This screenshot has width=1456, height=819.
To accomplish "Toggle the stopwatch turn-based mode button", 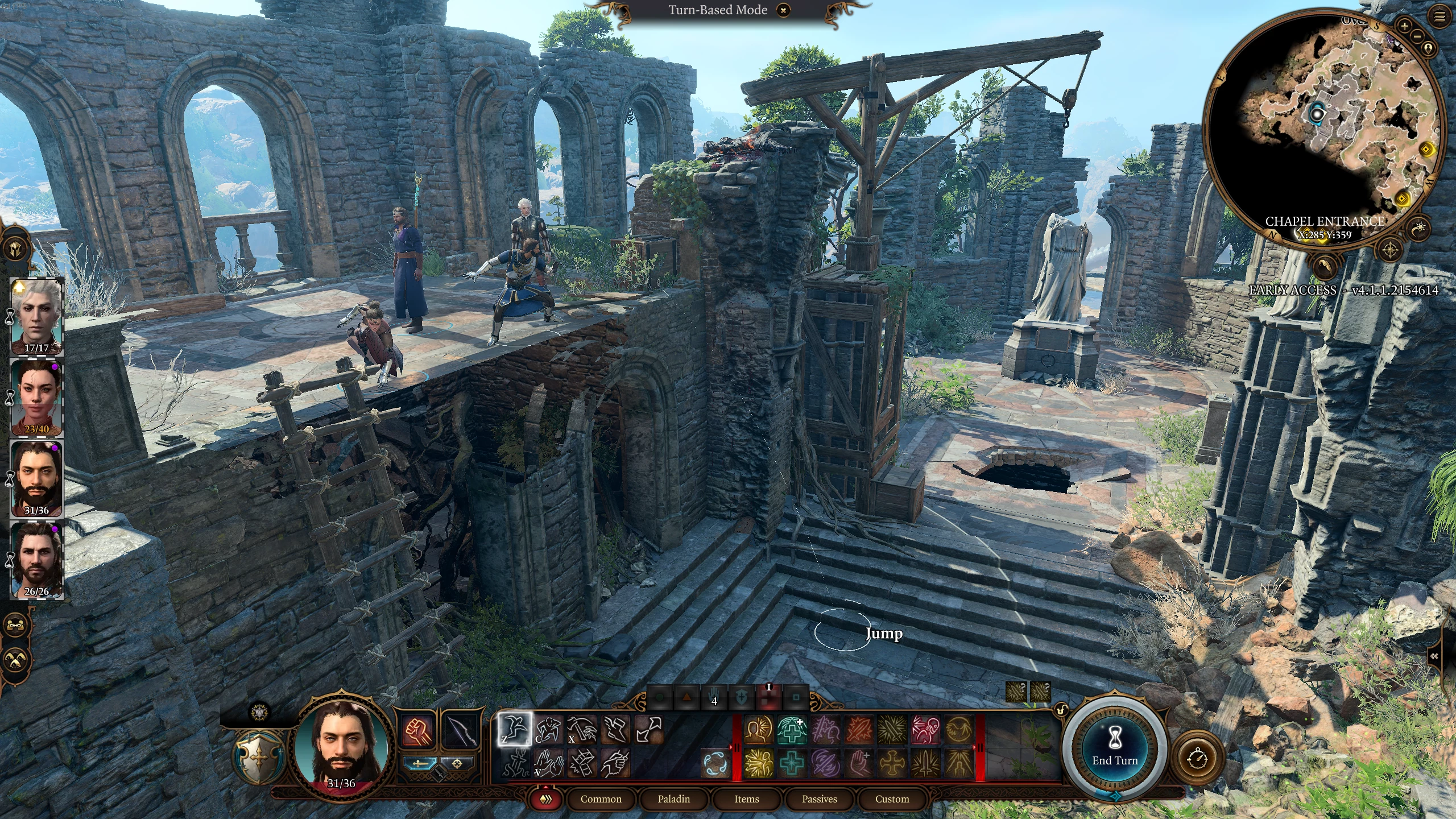I will point(1198,758).
